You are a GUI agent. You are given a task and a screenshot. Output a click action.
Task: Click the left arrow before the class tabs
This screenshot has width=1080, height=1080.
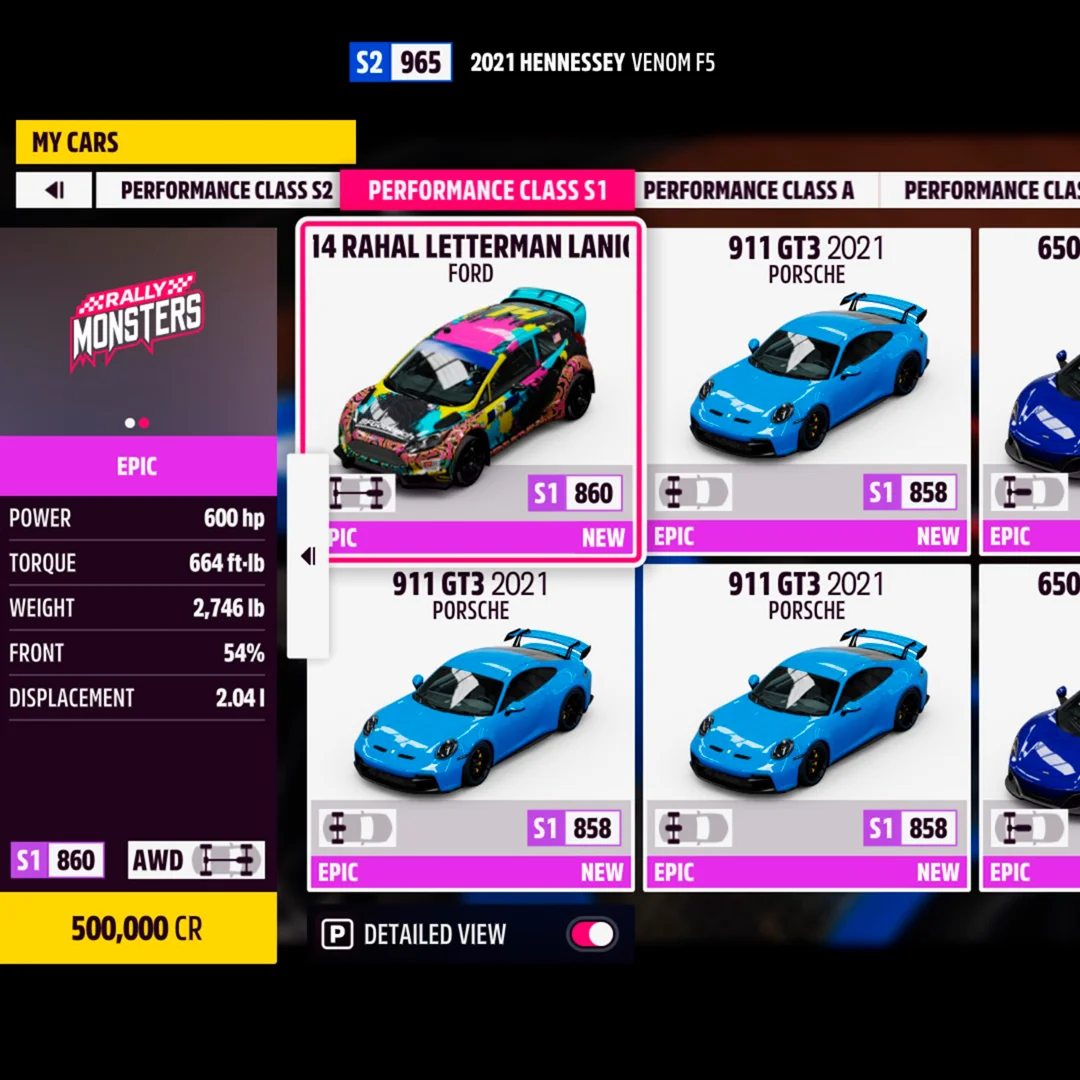pyautogui.click(x=54, y=190)
